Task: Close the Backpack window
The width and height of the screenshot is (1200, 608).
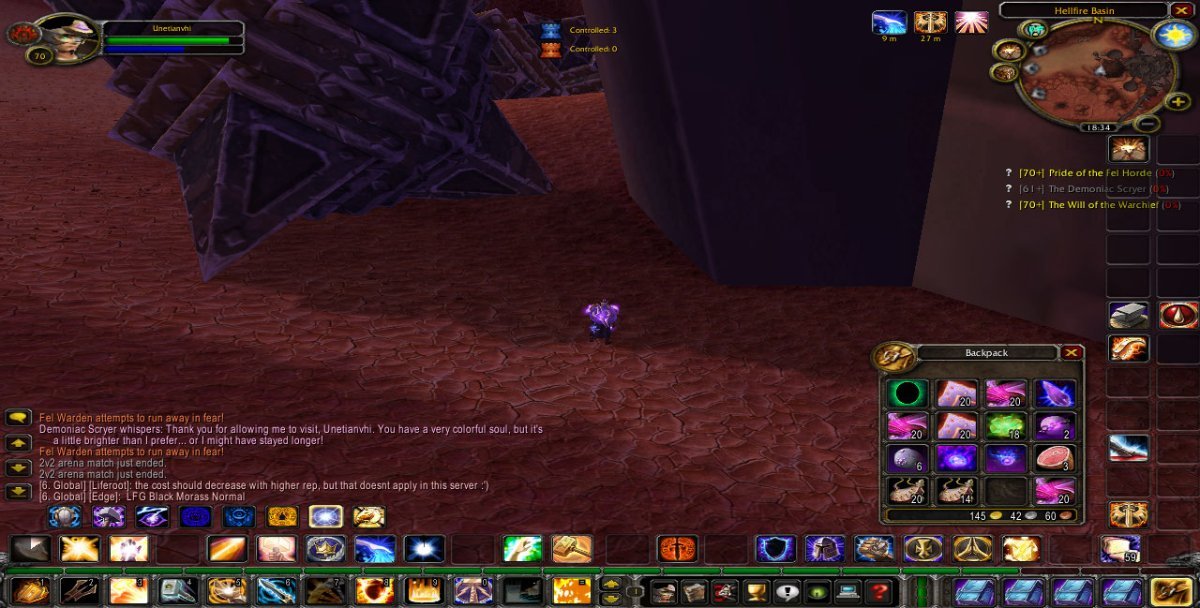Action: point(1071,352)
